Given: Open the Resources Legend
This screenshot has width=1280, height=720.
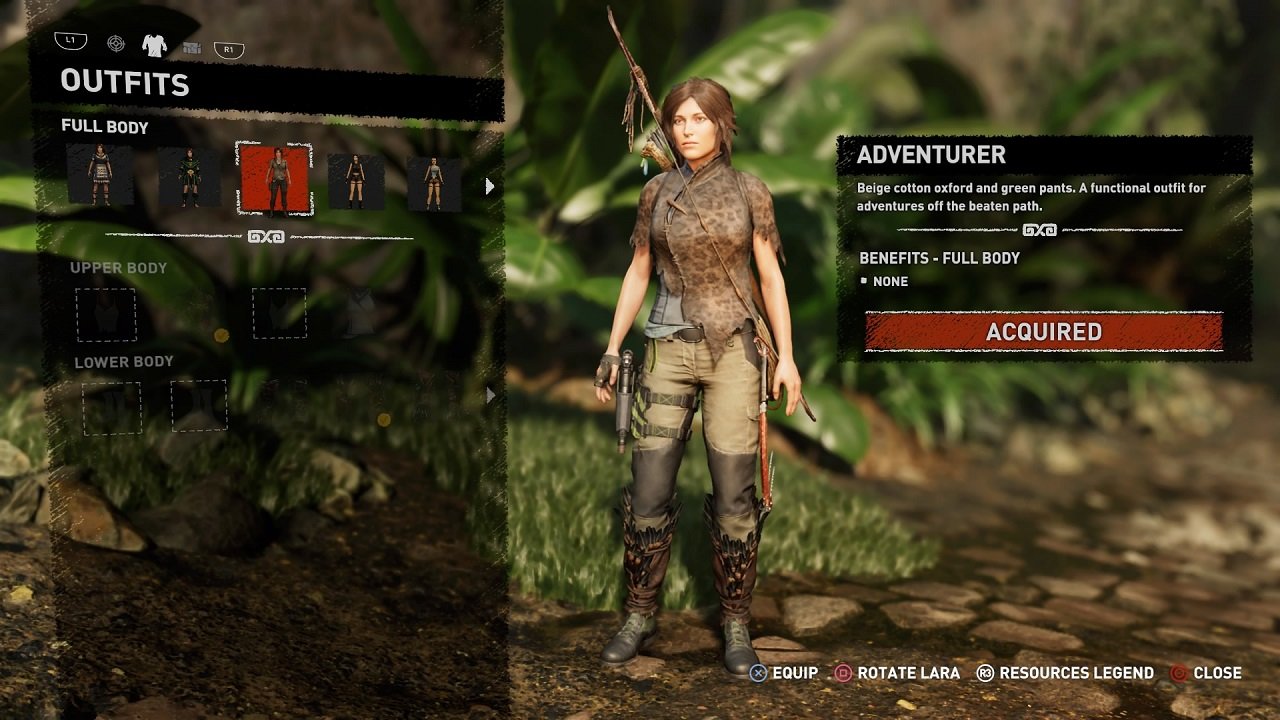Looking at the screenshot, I should [1065, 673].
